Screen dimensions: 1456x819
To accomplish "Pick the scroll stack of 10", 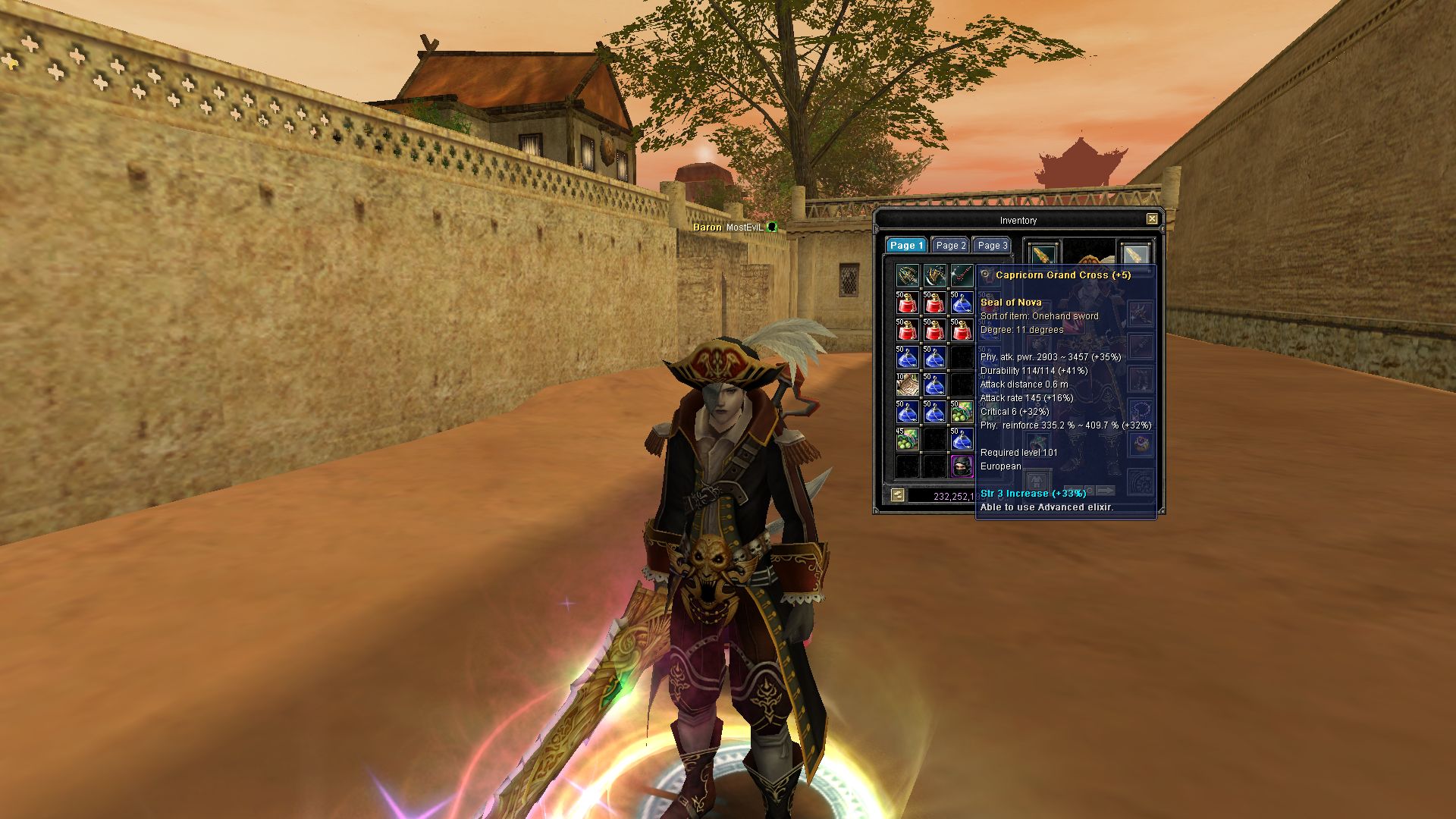I will tap(907, 385).
